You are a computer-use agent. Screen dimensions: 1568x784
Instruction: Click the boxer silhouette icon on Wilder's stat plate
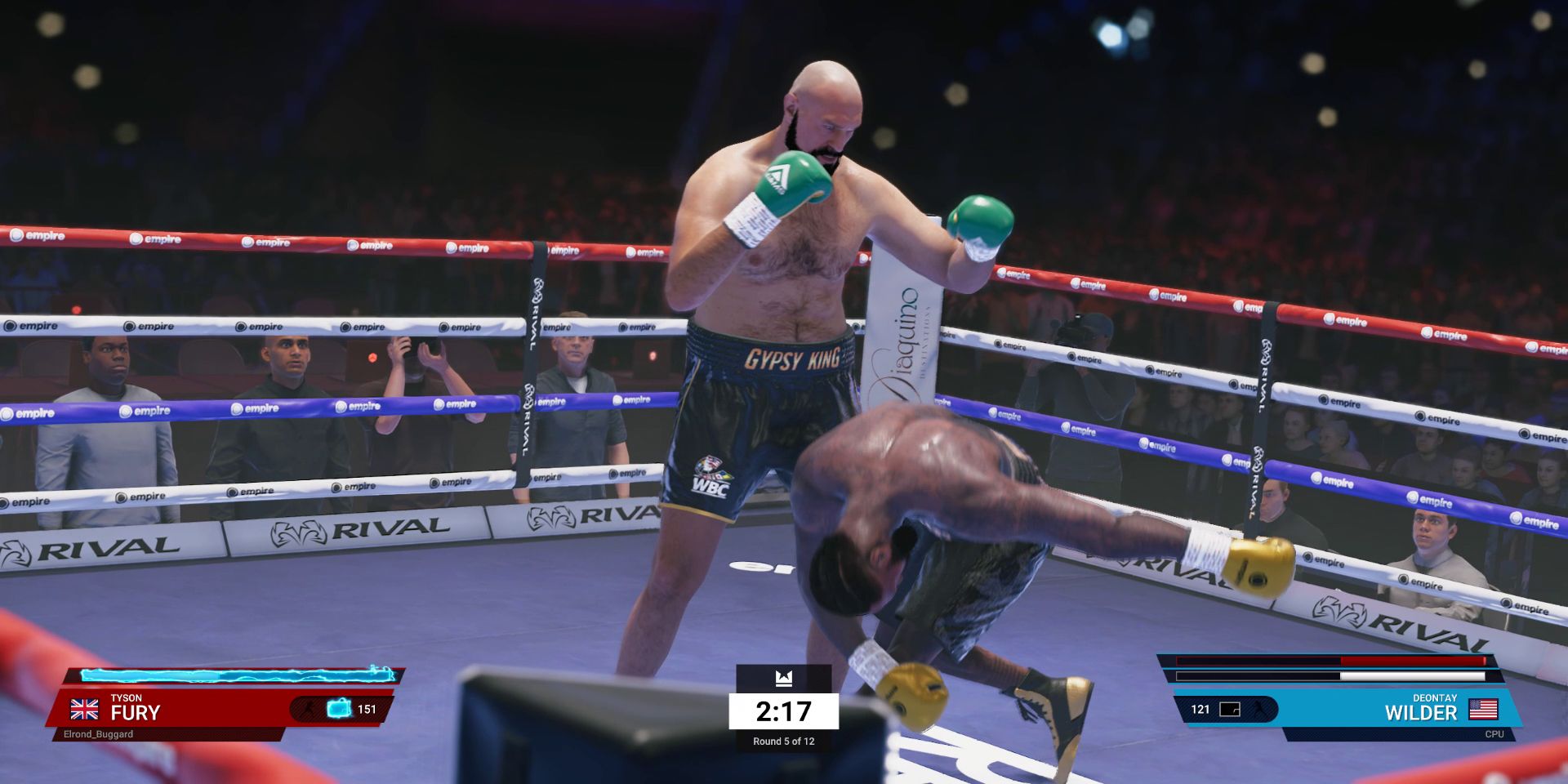[x=1260, y=710]
